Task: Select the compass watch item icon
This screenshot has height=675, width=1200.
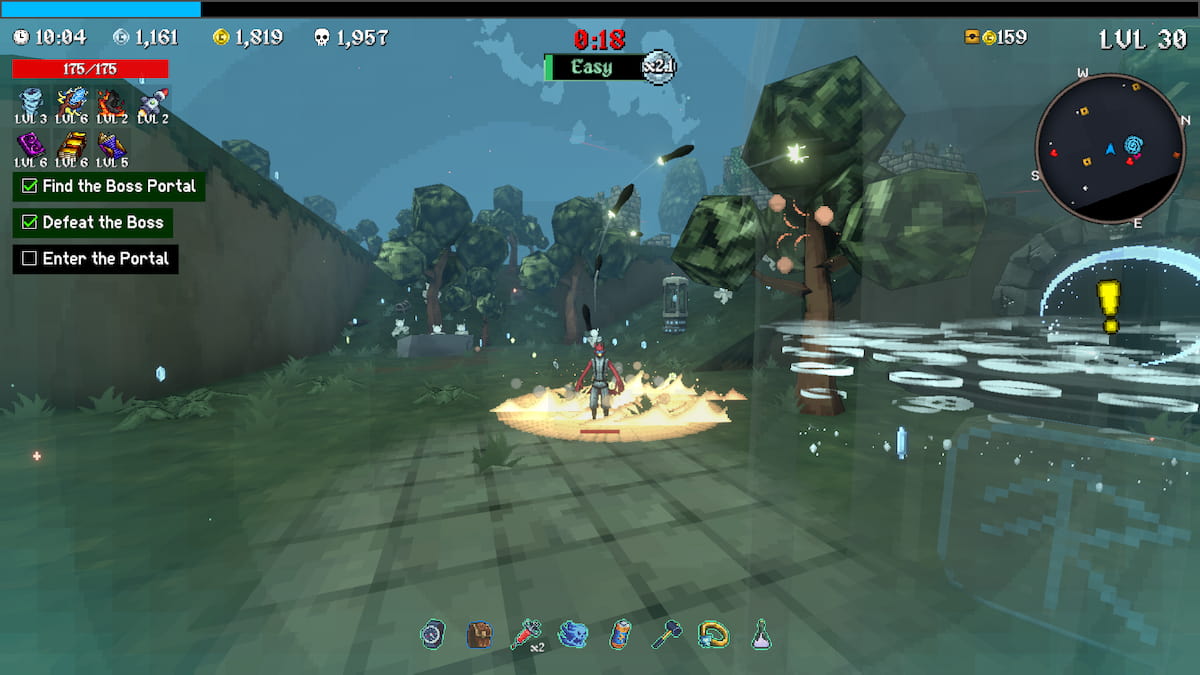Action: (432, 634)
